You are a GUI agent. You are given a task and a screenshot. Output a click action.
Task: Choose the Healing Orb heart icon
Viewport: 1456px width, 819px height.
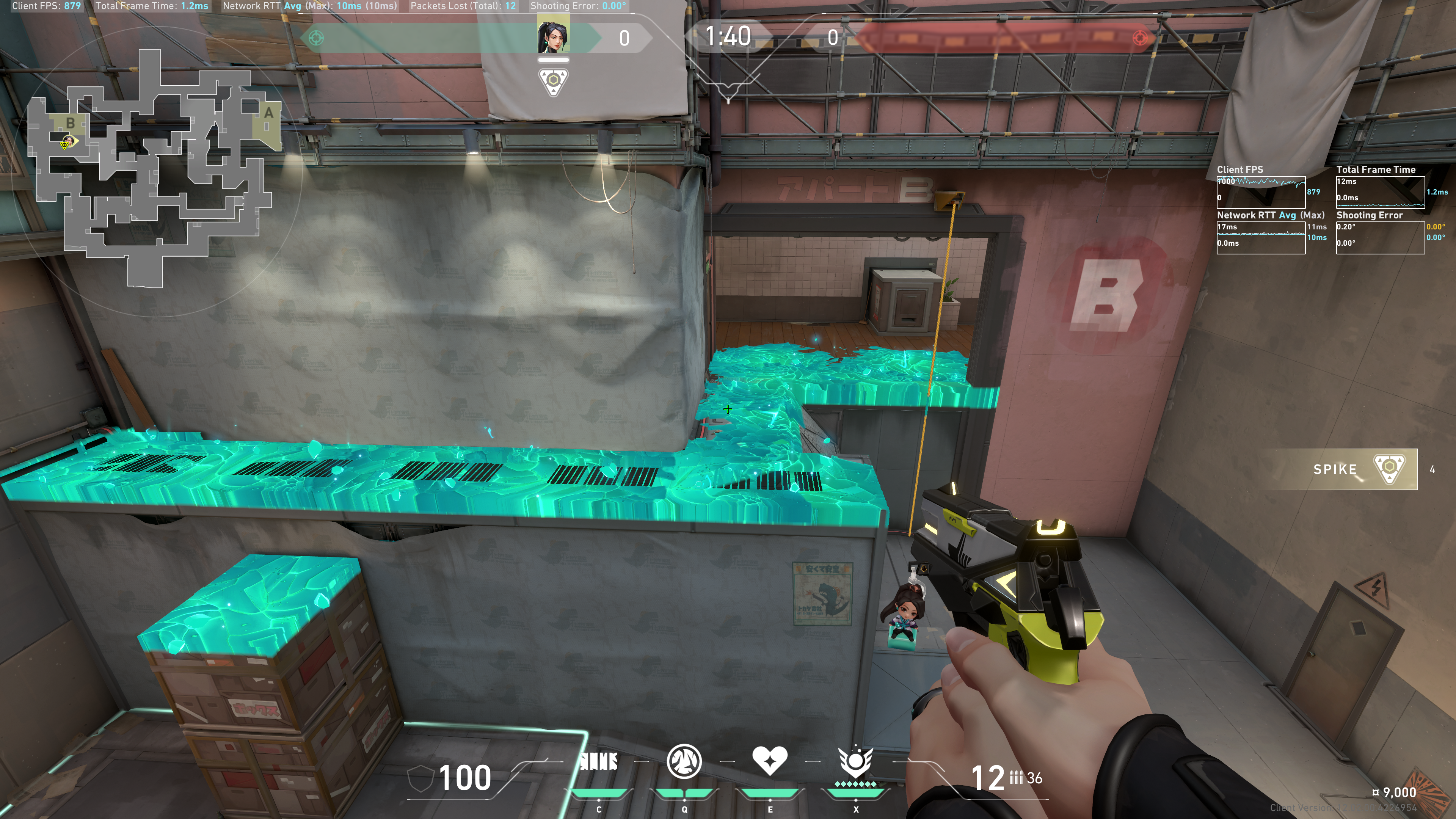[769, 760]
